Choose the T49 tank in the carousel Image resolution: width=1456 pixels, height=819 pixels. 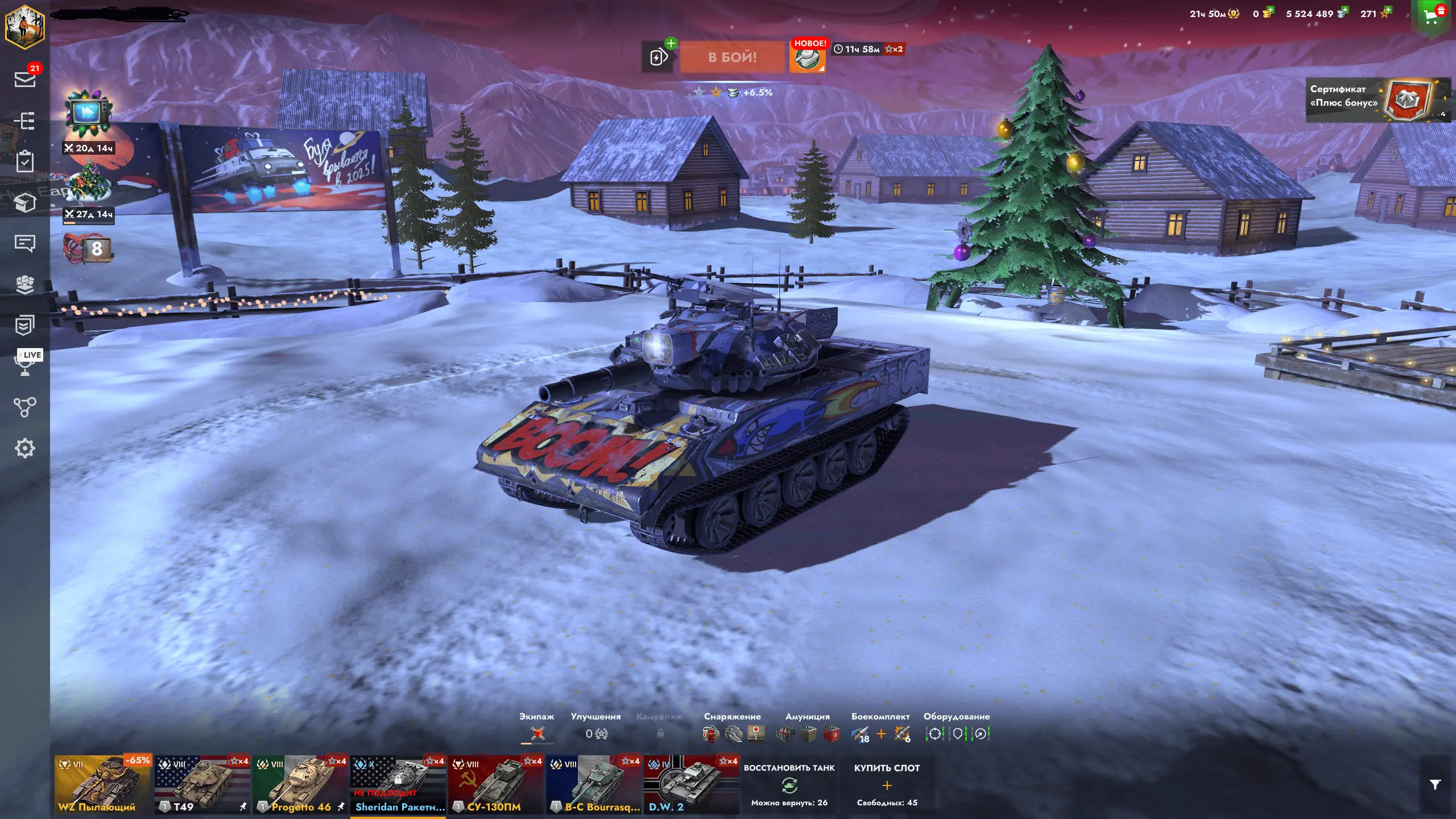202,785
